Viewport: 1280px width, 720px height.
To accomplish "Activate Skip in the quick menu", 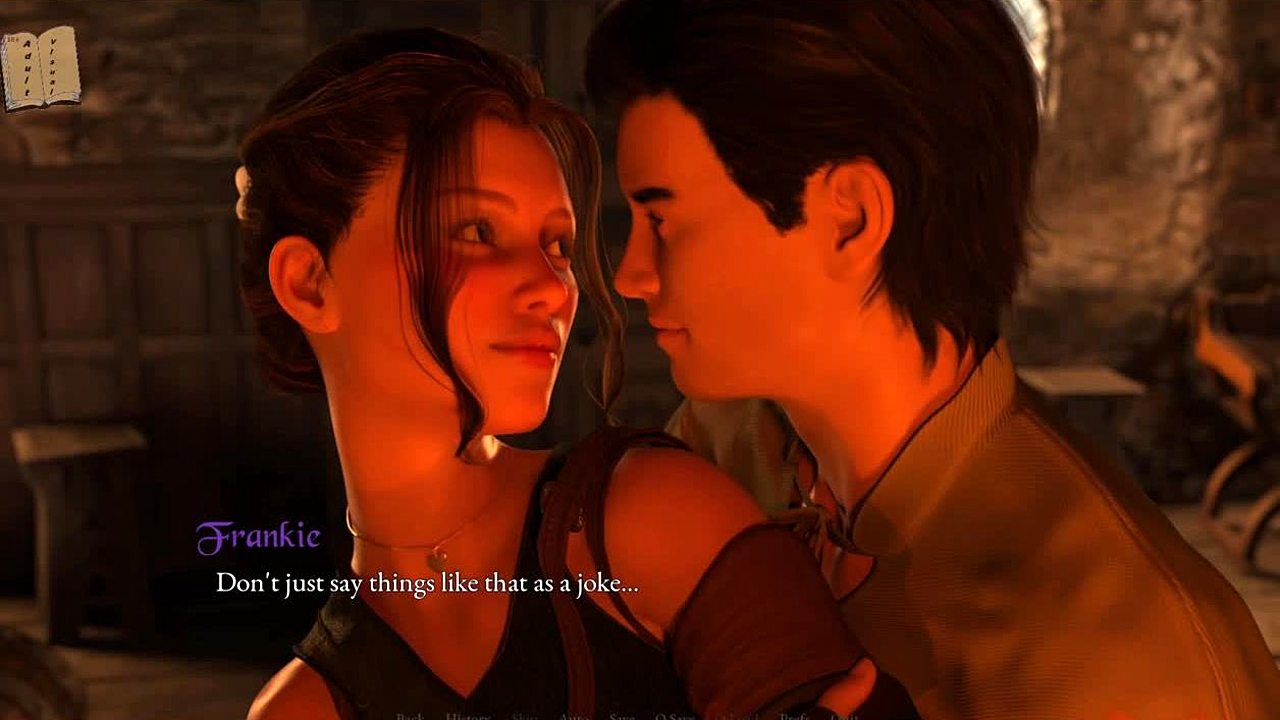I will 524,714.
